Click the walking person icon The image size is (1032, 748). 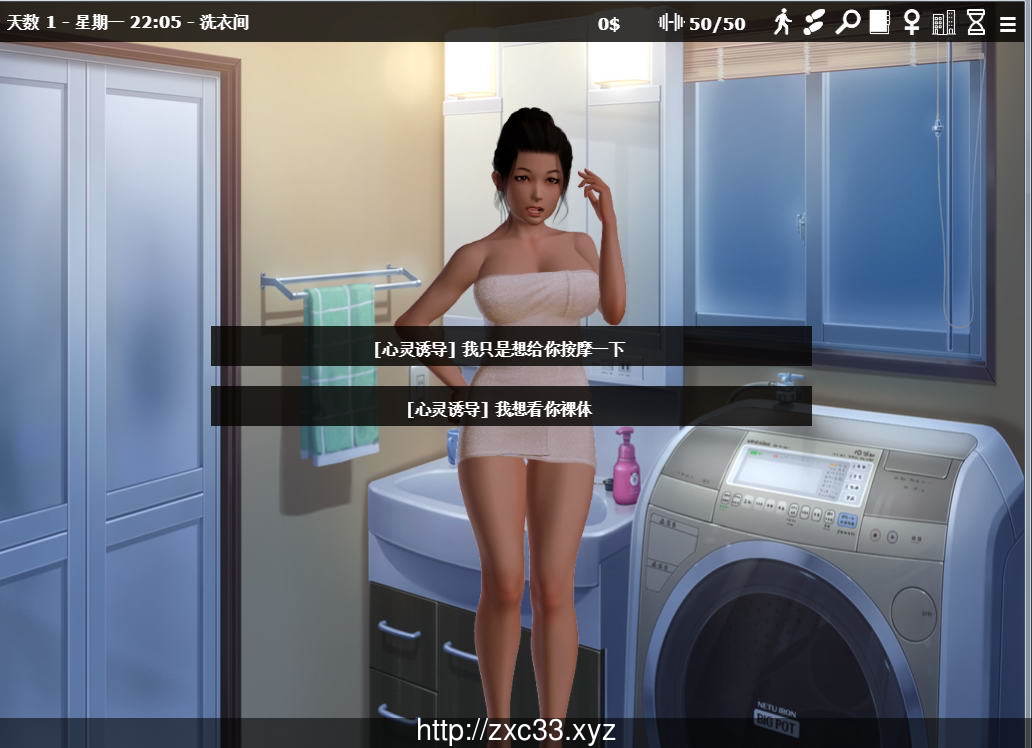[x=782, y=21]
